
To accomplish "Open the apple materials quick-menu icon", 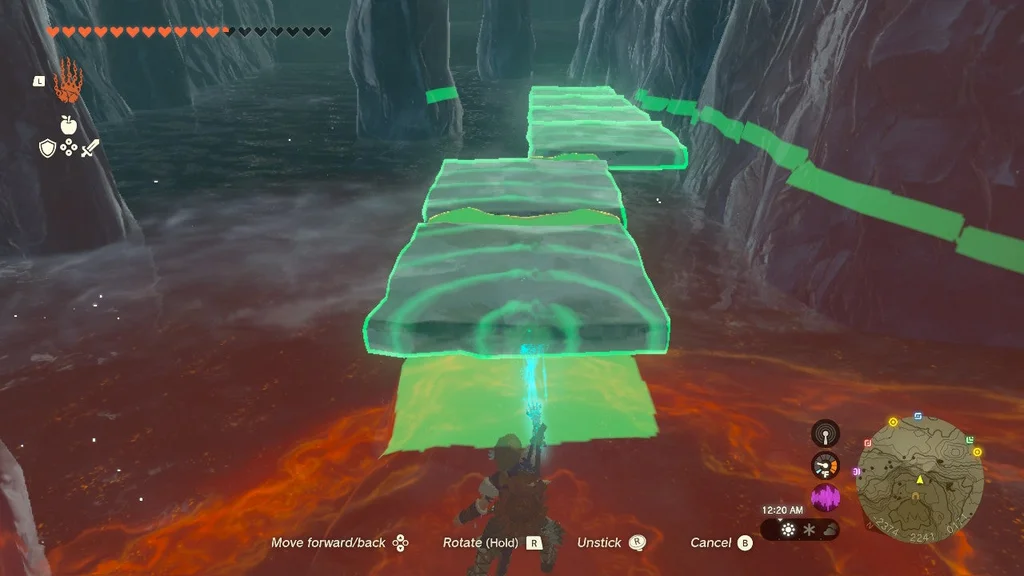I will pyautogui.click(x=68, y=124).
